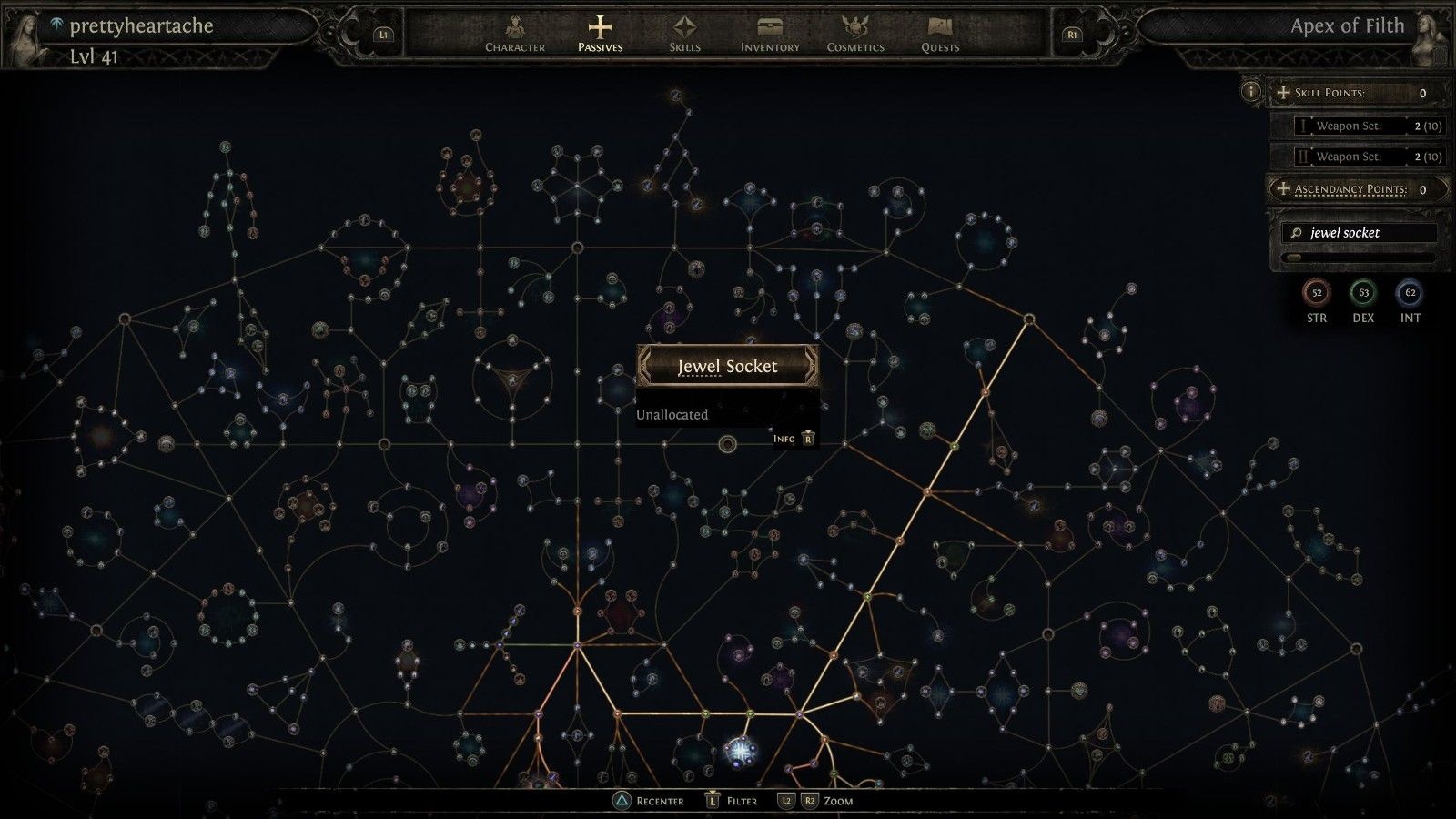The width and height of the screenshot is (1456, 819).
Task: Click the jewel socket search field
Action: point(1360,233)
